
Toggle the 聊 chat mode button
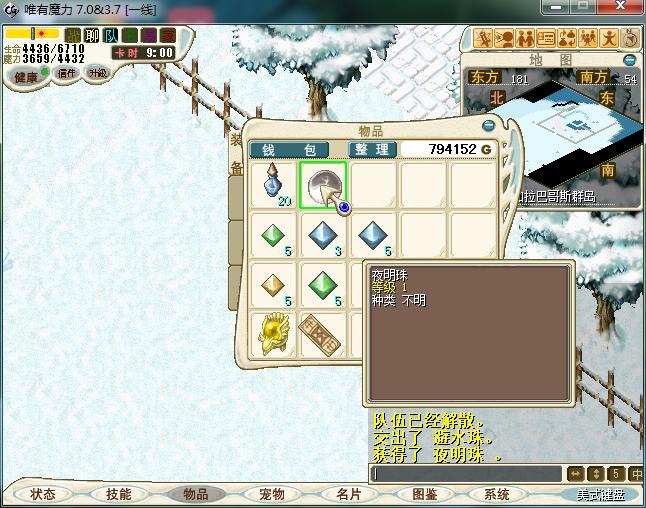(92, 35)
